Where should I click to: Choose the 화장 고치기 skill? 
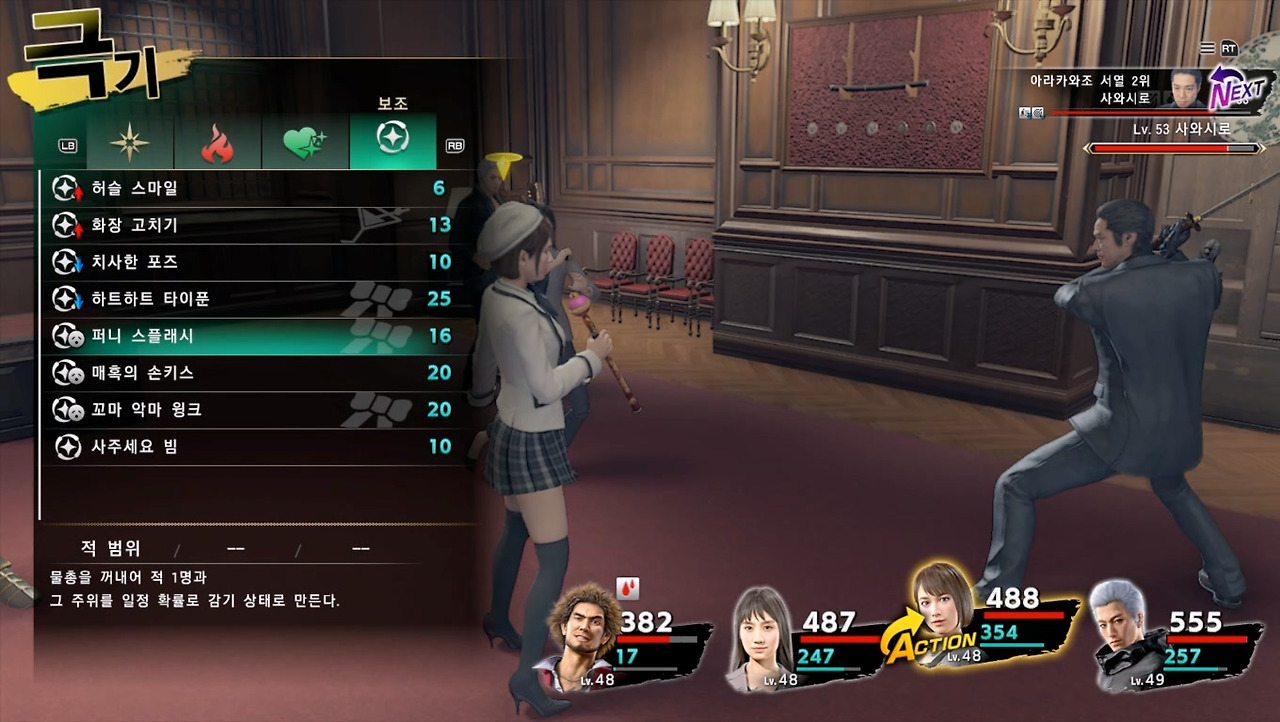(250, 225)
